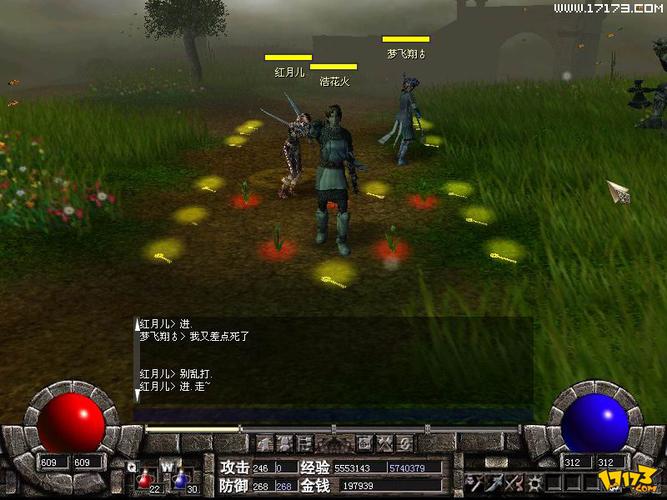This screenshot has height=500, width=667.
Task: Click the chat scroll-up arrow
Action: click(x=138, y=324)
